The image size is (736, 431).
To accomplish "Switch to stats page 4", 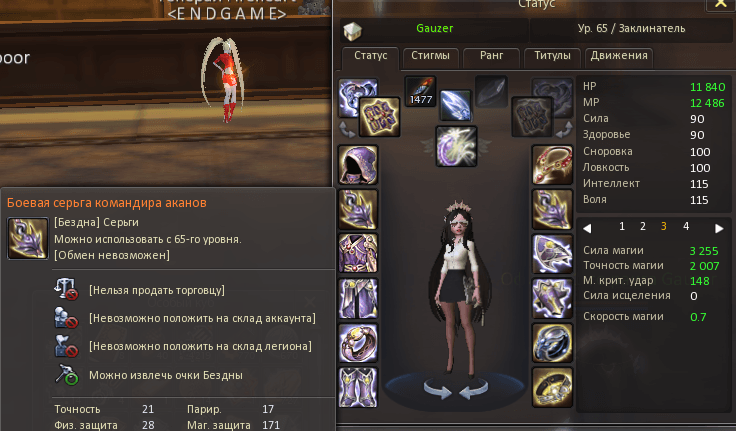I will pos(684,227).
